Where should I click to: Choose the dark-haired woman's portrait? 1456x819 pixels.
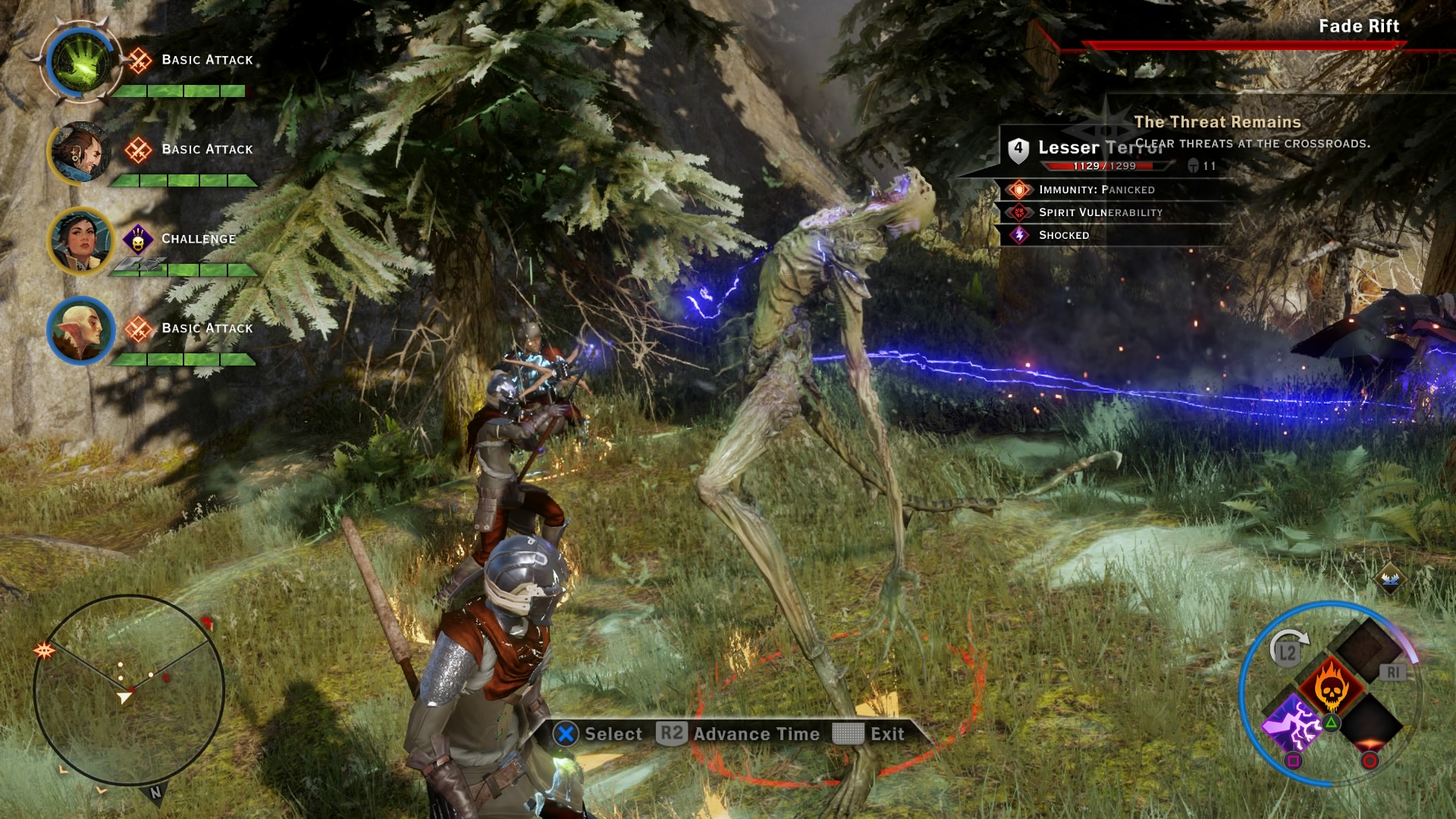coord(80,240)
